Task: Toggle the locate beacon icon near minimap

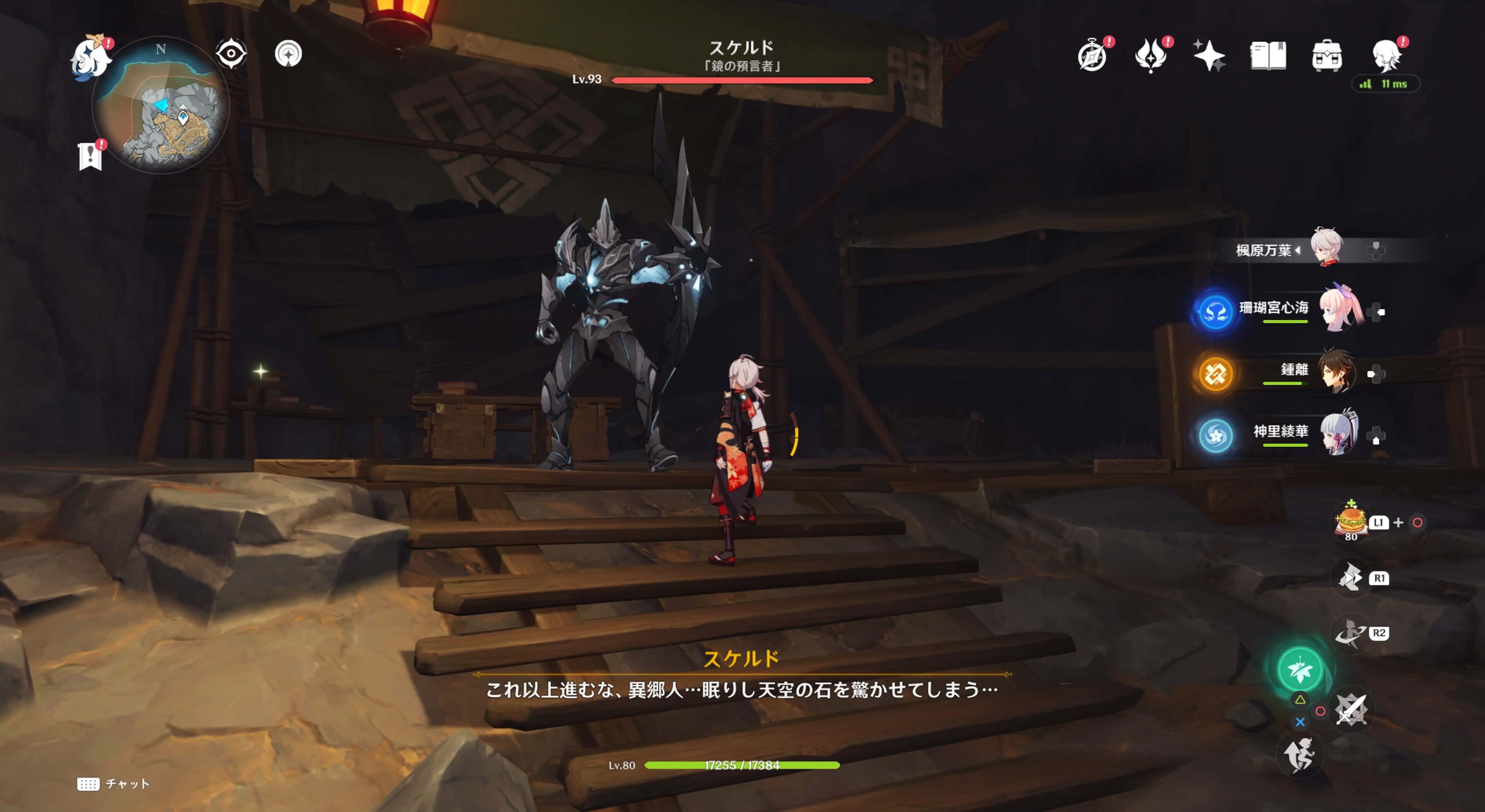Action: tap(288, 53)
